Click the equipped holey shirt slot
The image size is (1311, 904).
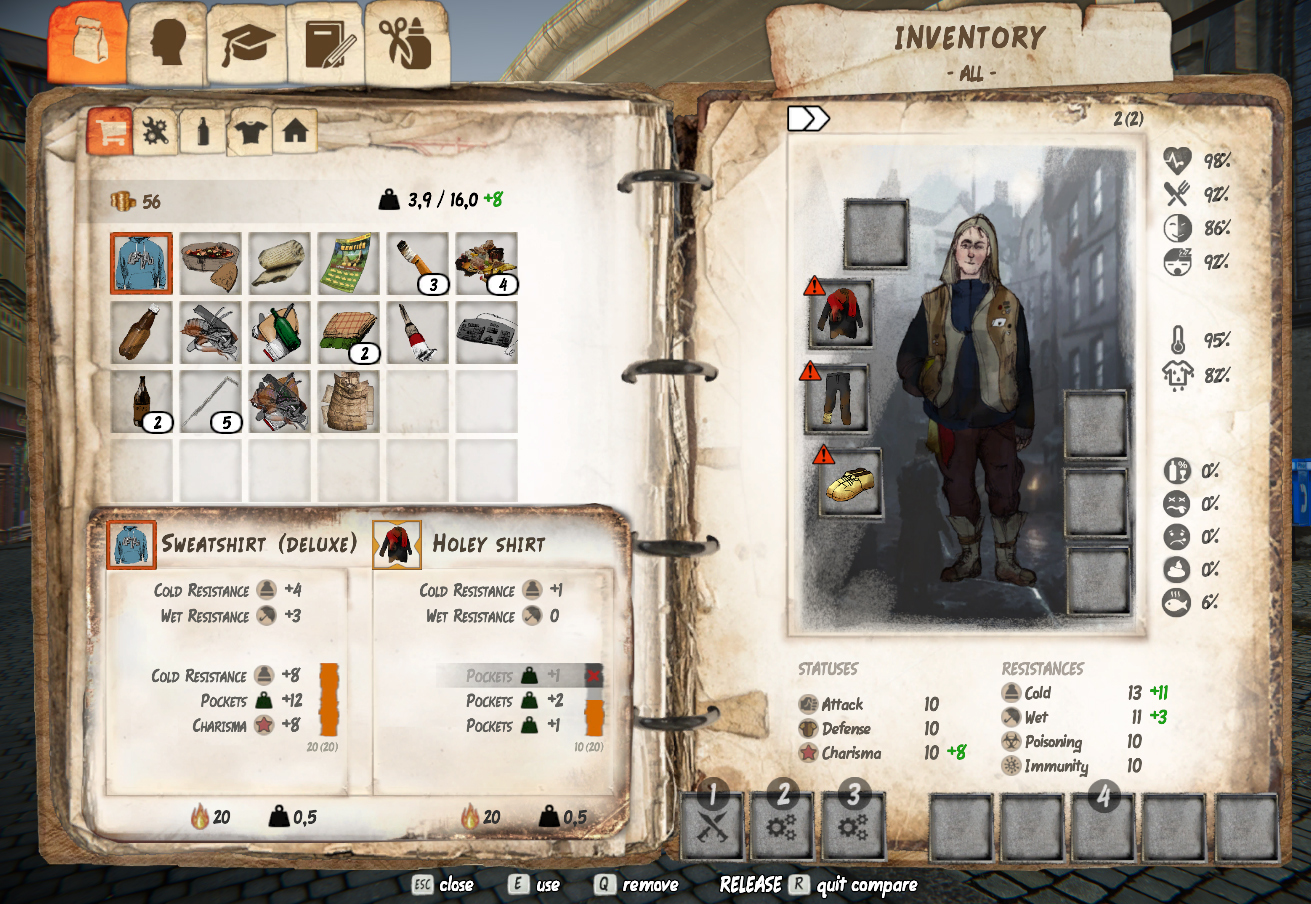click(841, 314)
